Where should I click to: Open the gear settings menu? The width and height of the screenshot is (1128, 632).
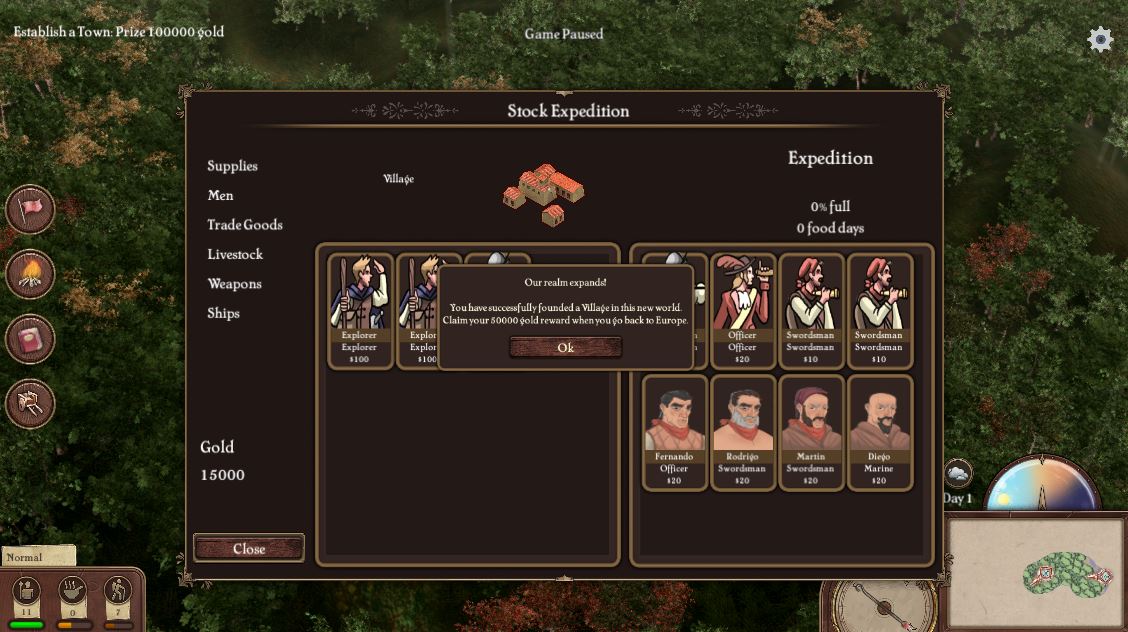[1100, 40]
